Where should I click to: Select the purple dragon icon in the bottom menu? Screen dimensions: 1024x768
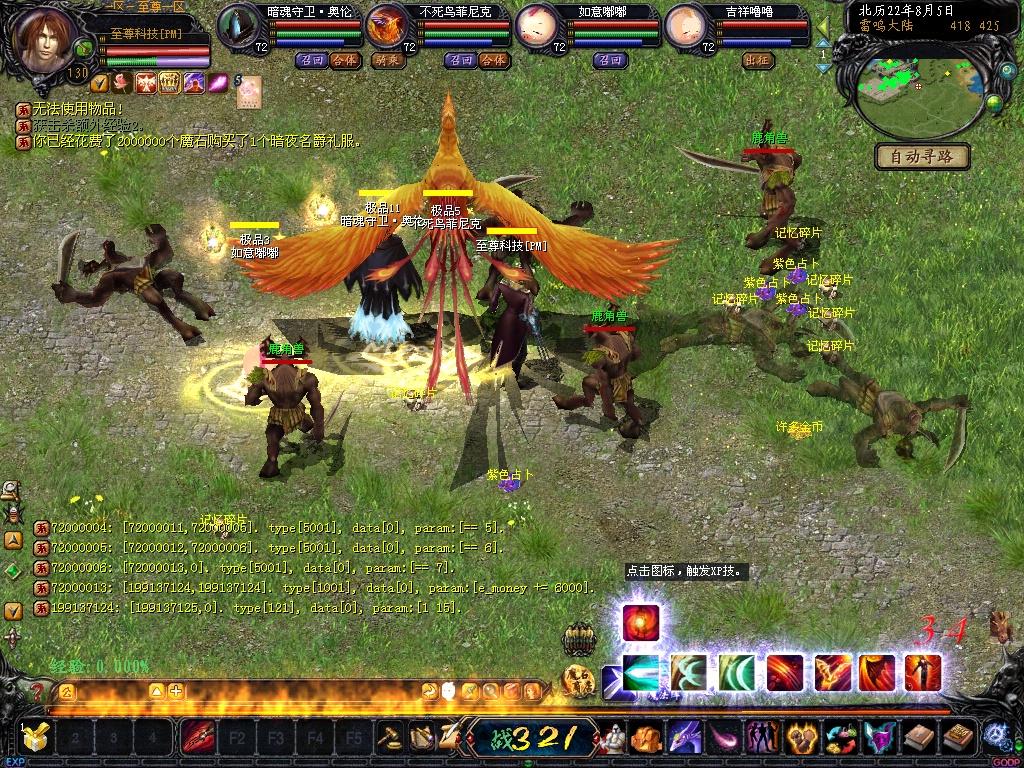685,738
